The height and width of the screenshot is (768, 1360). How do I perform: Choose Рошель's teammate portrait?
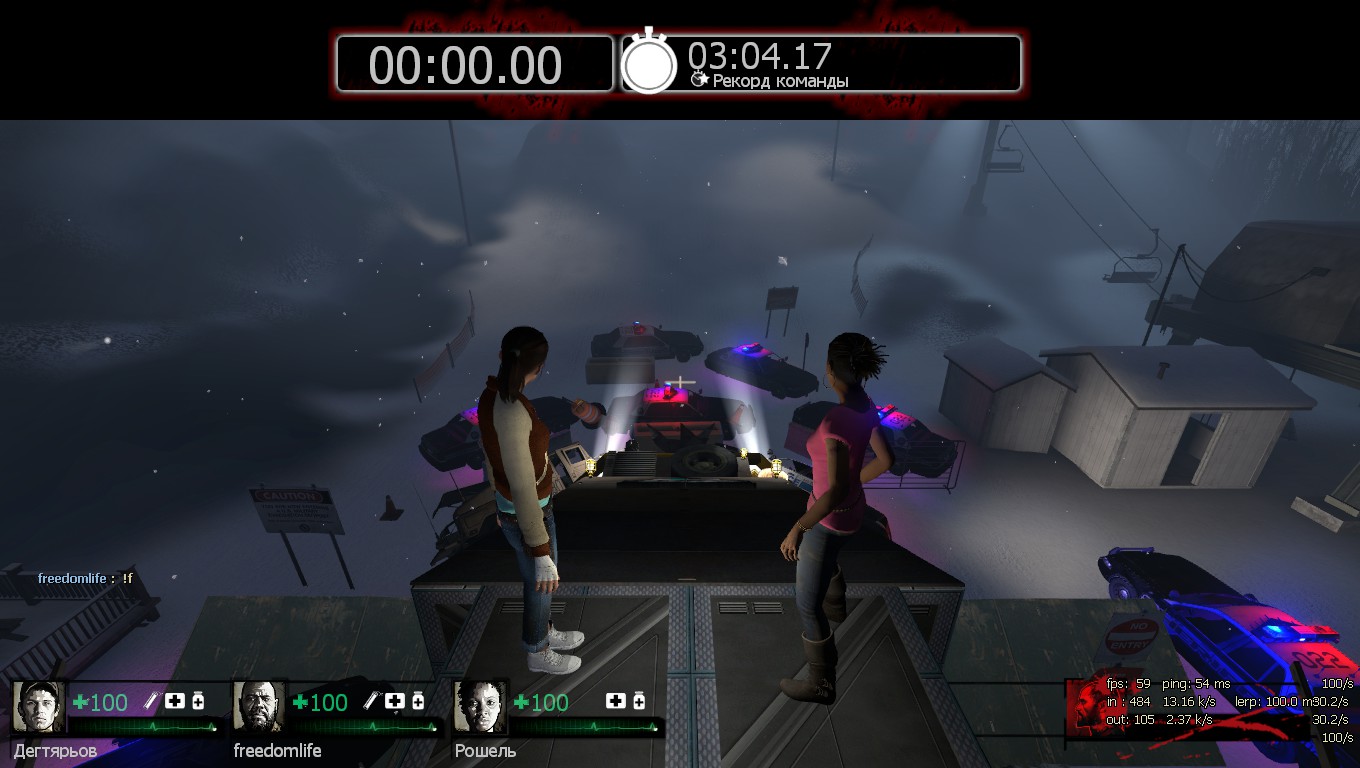[480, 707]
